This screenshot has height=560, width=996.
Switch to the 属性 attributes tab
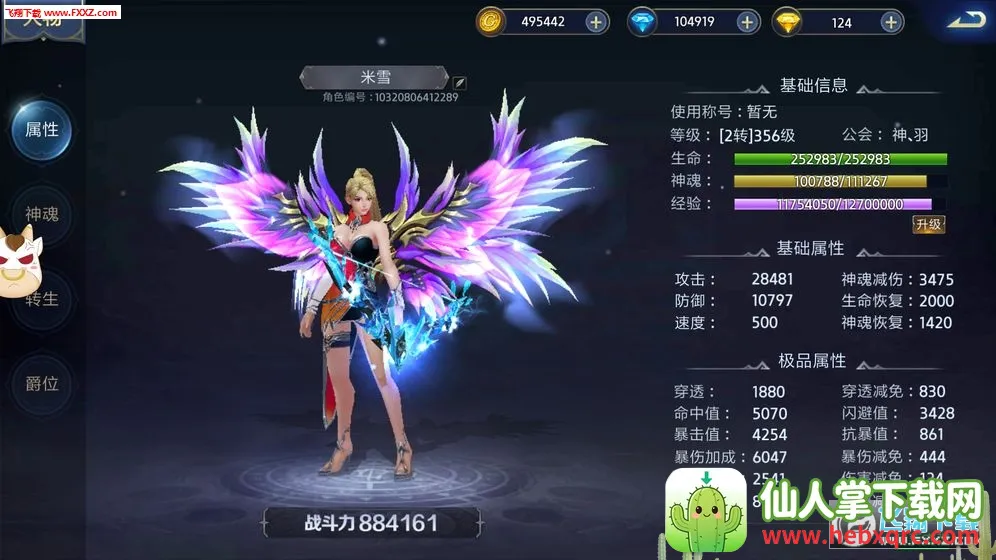click(x=42, y=130)
